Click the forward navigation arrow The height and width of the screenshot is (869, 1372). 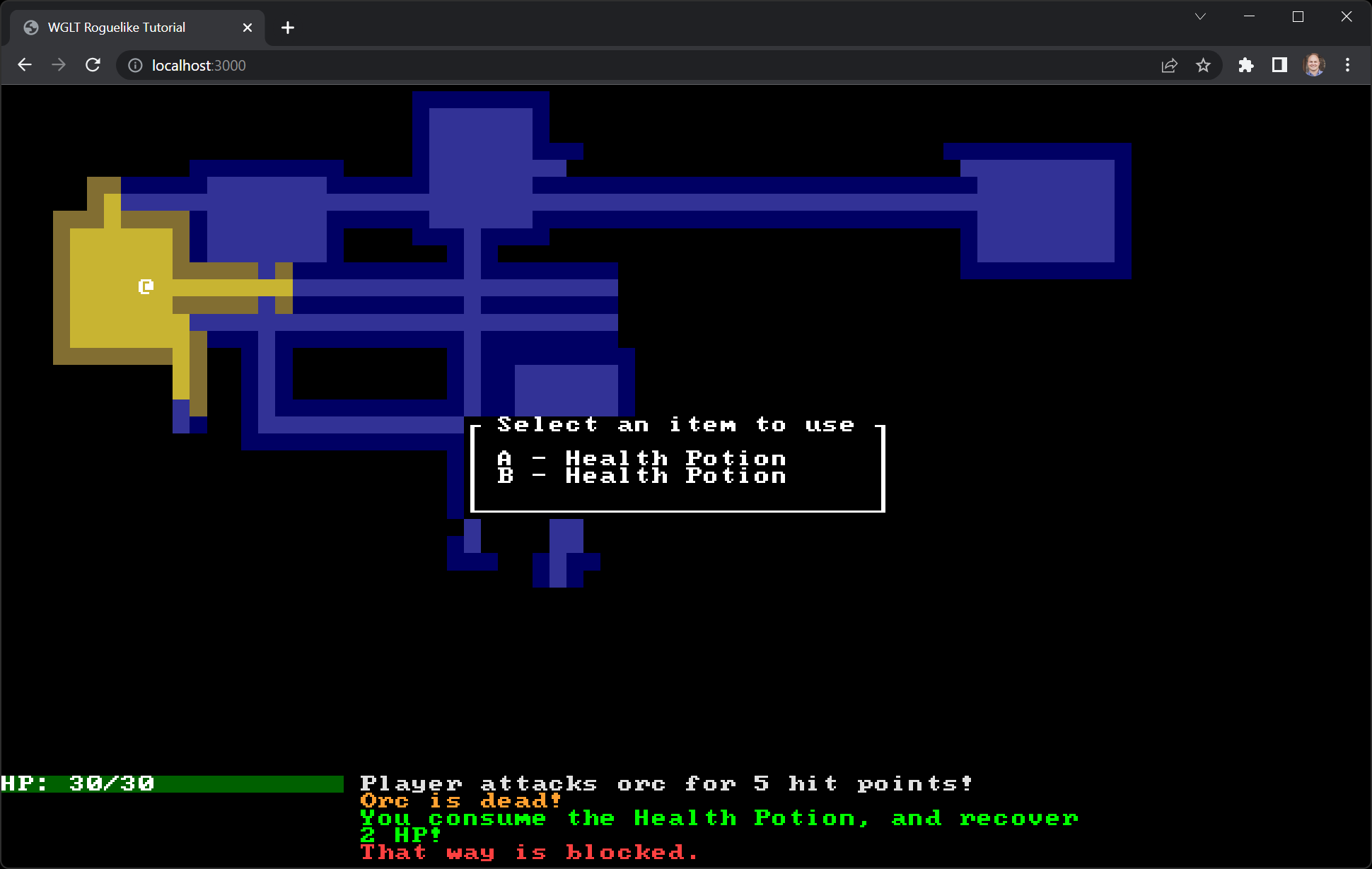(59, 65)
